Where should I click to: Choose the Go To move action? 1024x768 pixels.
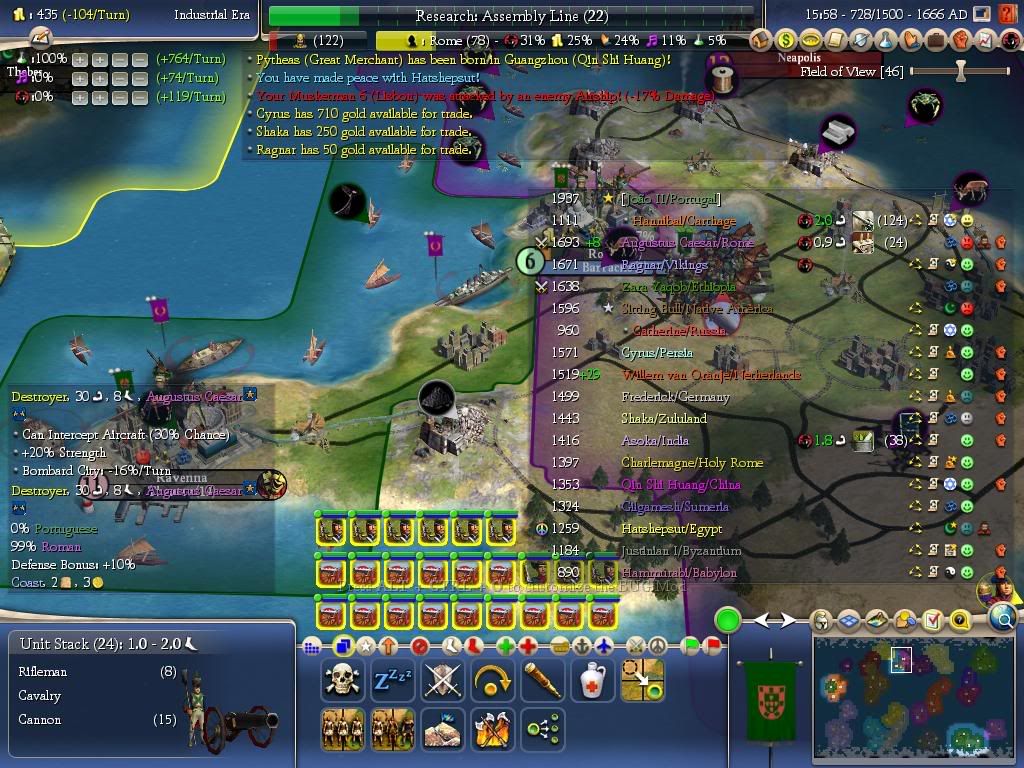point(642,681)
